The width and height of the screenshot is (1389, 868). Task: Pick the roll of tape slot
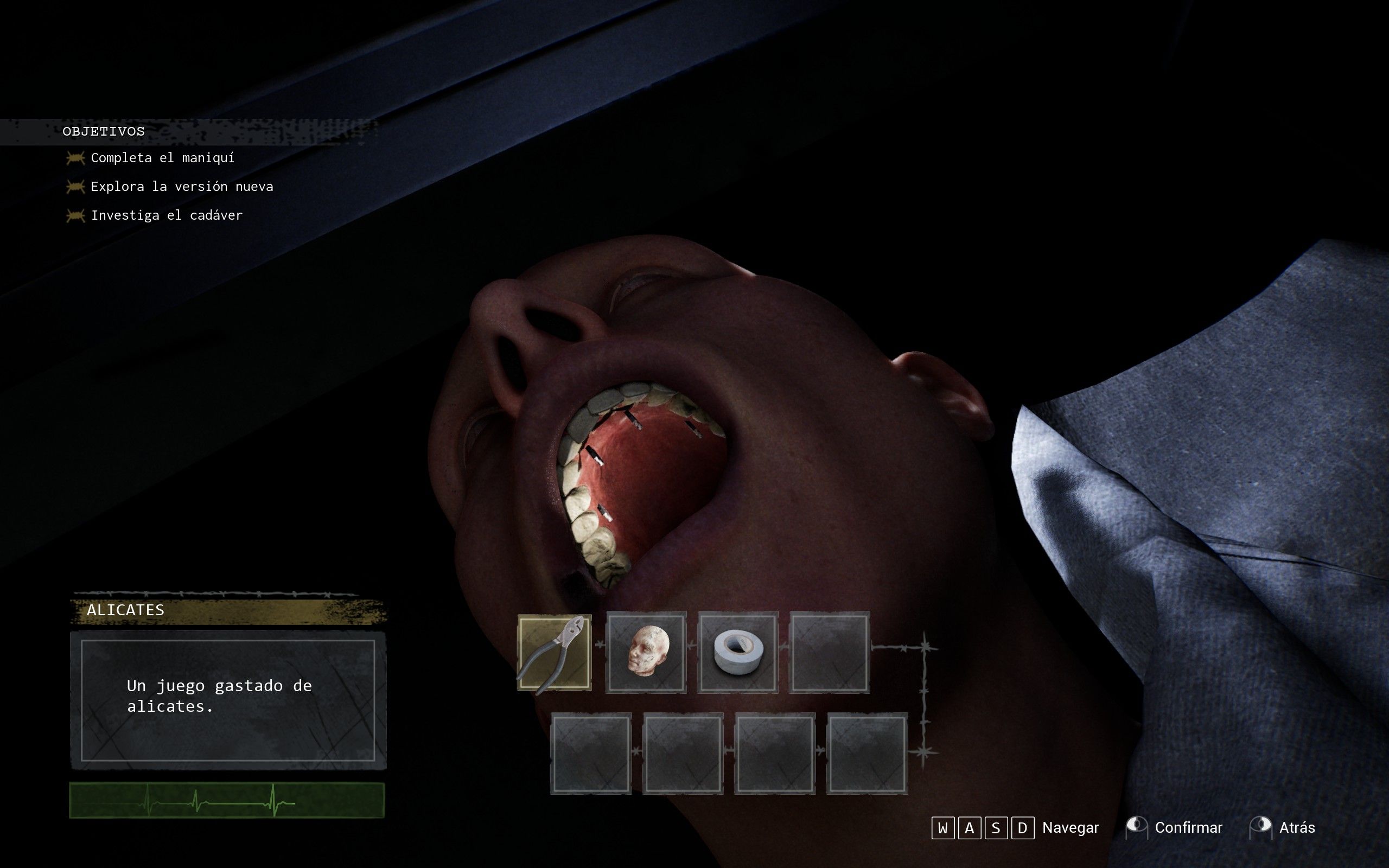click(x=738, y=652)
